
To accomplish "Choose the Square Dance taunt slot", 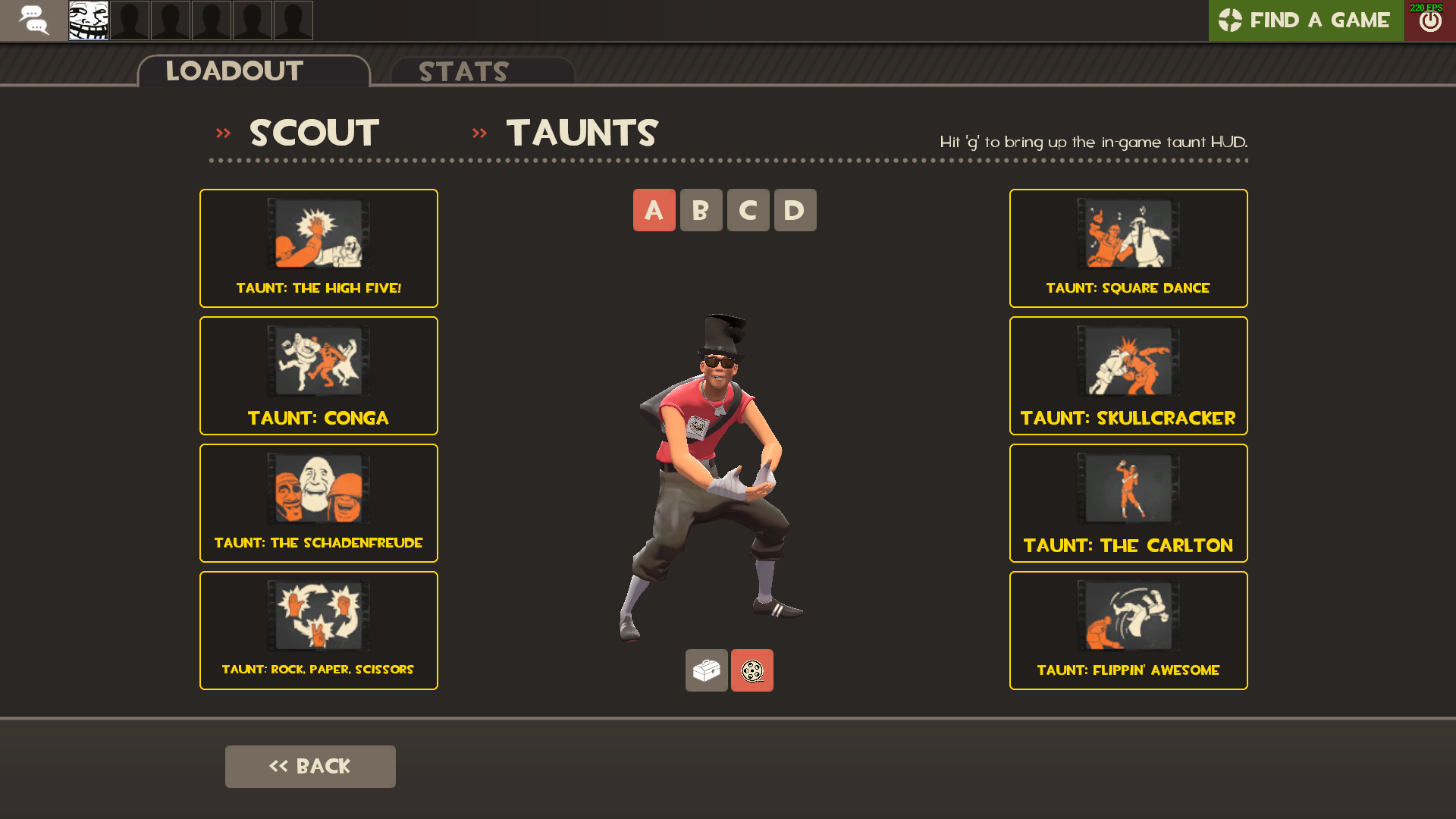I will click(x=1128, y=248).
